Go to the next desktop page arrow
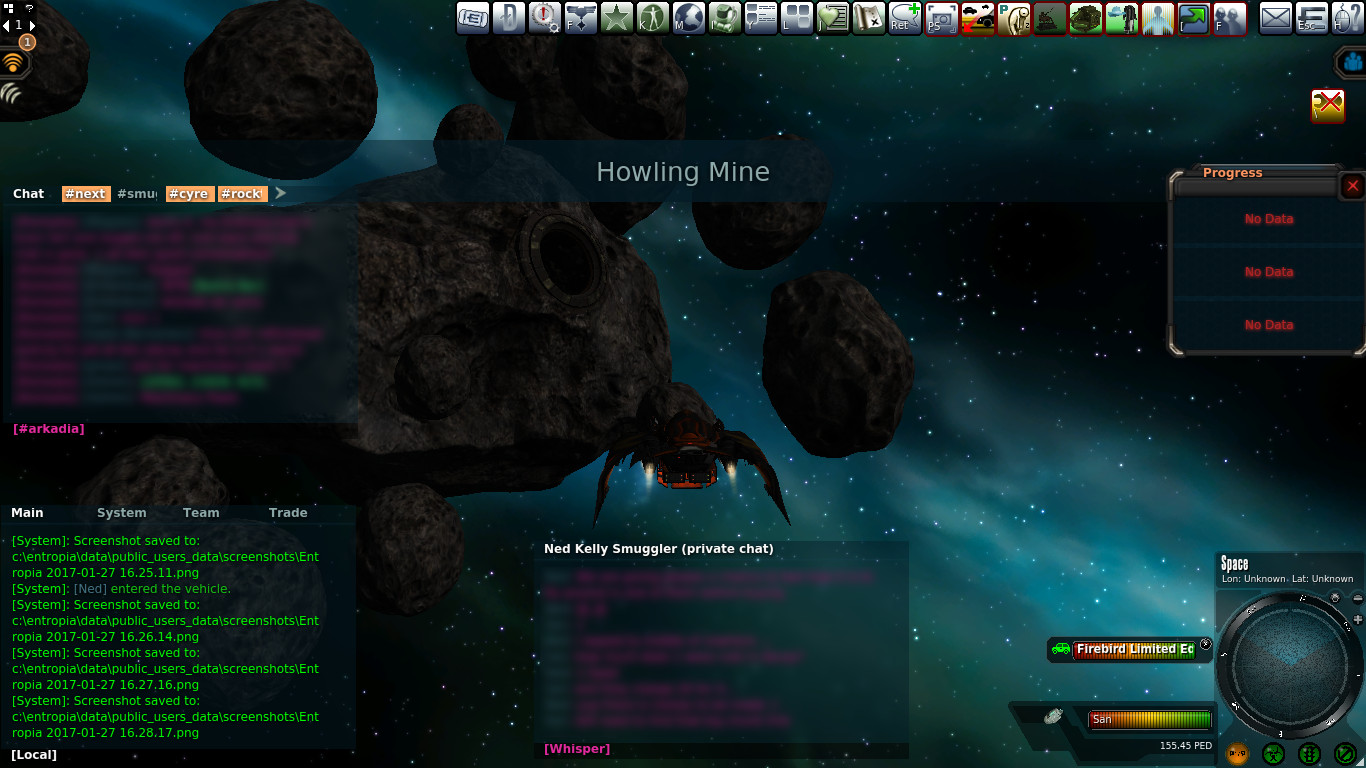Viewport: 1366px width, 768px height. pos(33,25)
